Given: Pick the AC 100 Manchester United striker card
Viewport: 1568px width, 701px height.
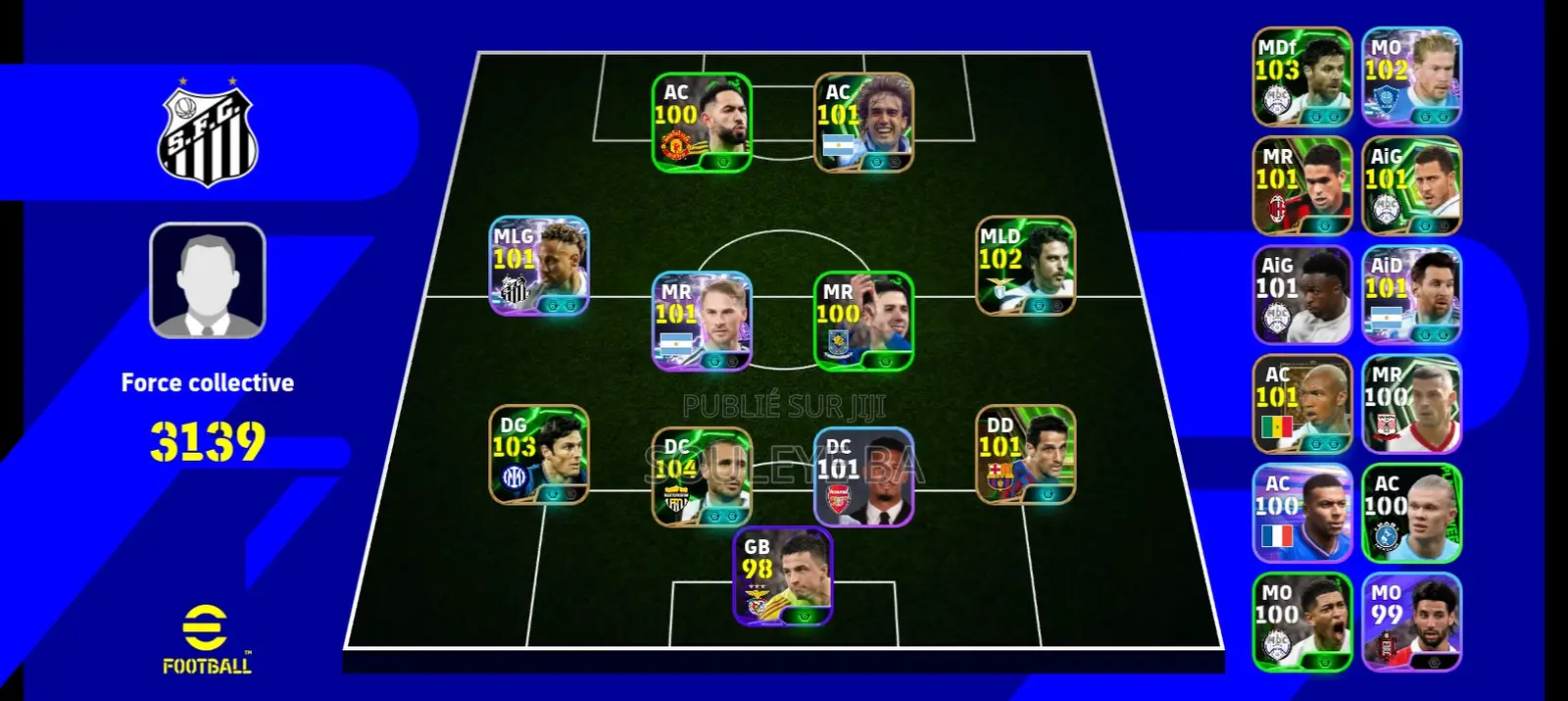Looking at the screenshot, I should click(x=702, y=123).
